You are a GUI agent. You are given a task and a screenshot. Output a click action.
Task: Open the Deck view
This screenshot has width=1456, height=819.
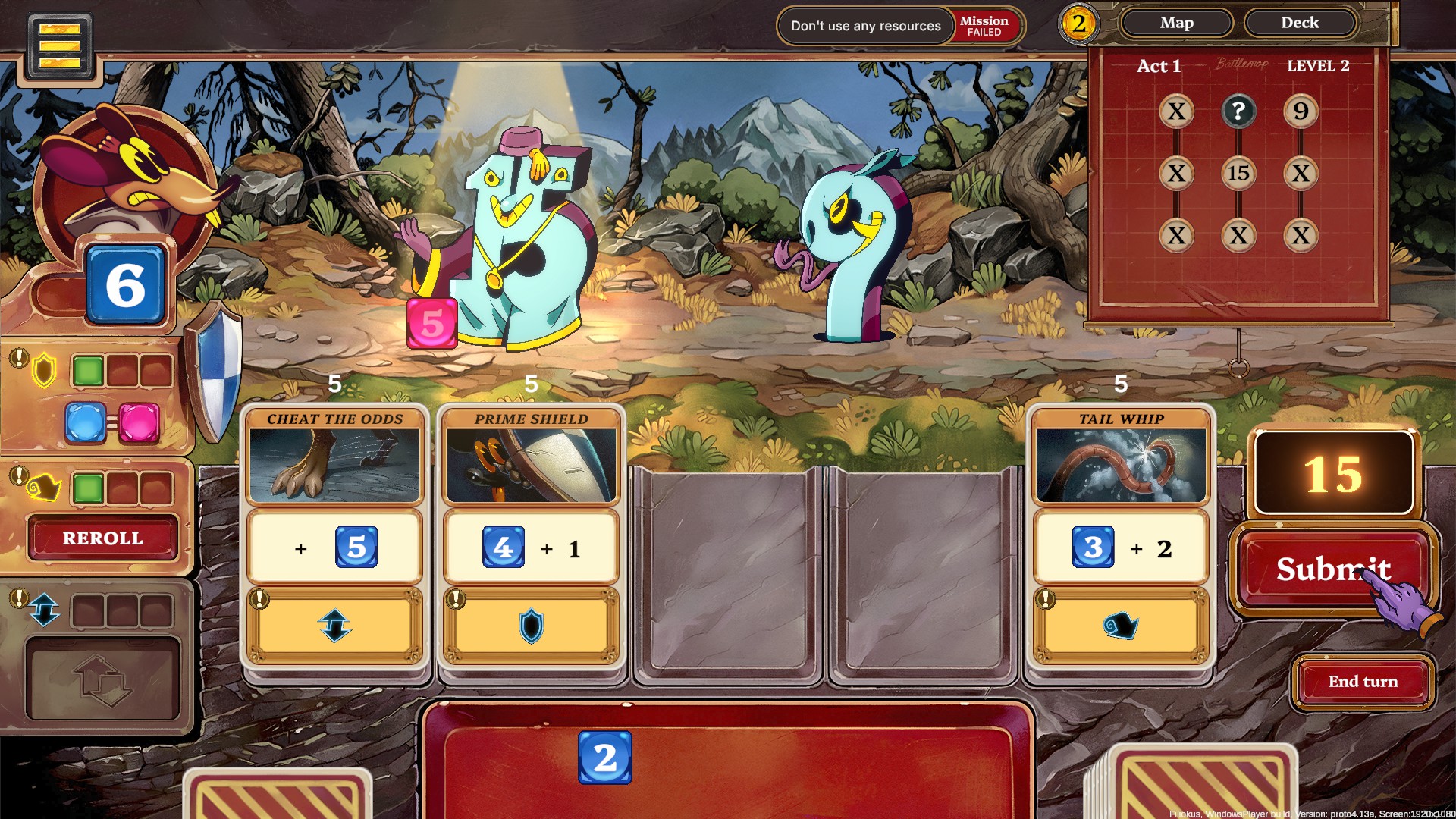click(1300, 24)
